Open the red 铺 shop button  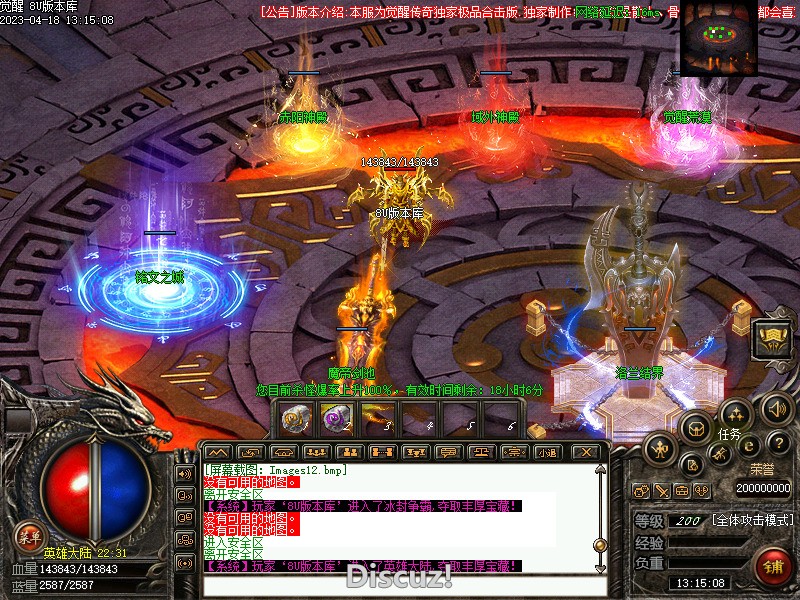coord(773,566)
